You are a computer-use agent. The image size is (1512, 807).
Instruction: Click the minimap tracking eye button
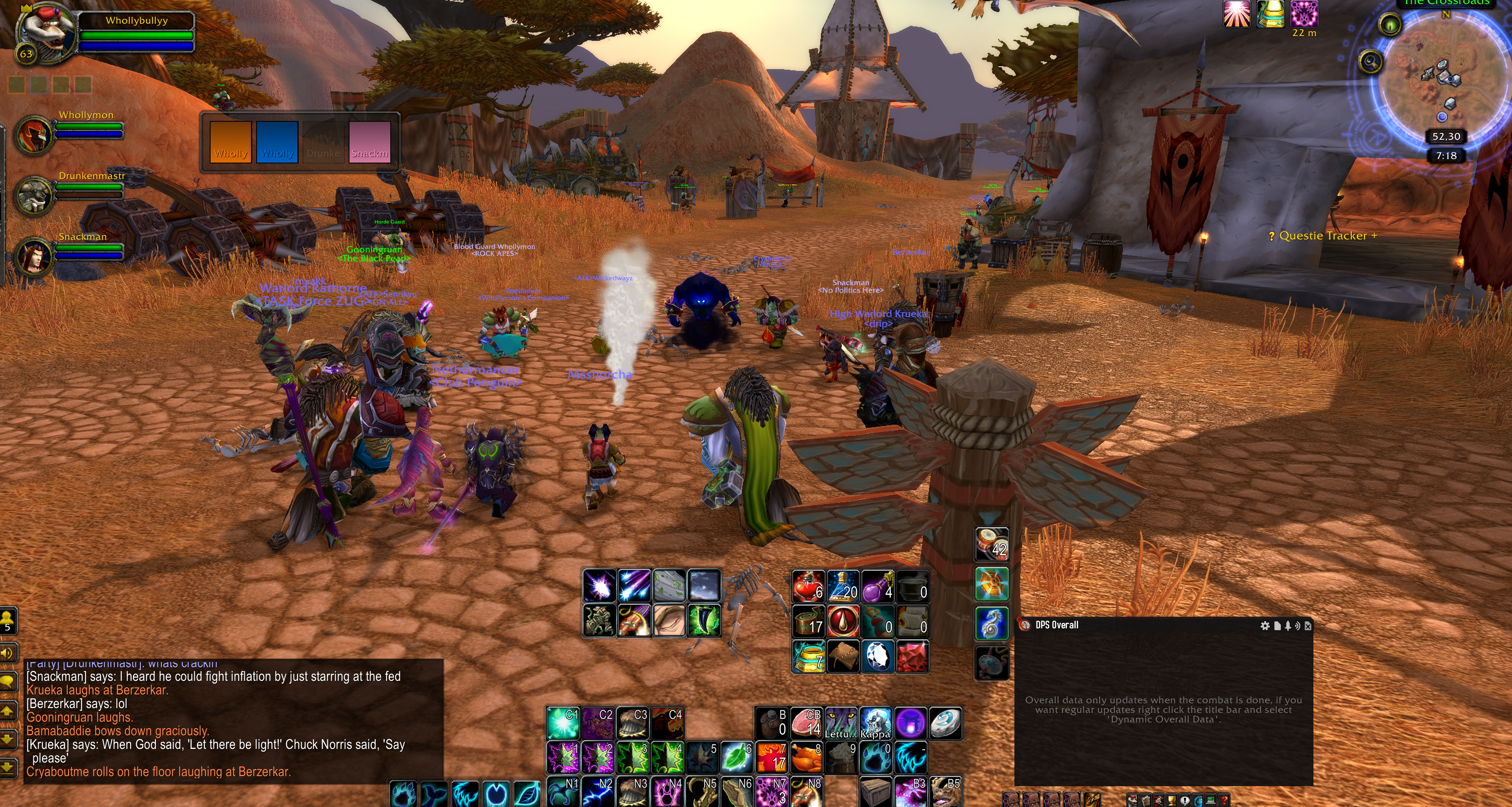pos(1390,25)
